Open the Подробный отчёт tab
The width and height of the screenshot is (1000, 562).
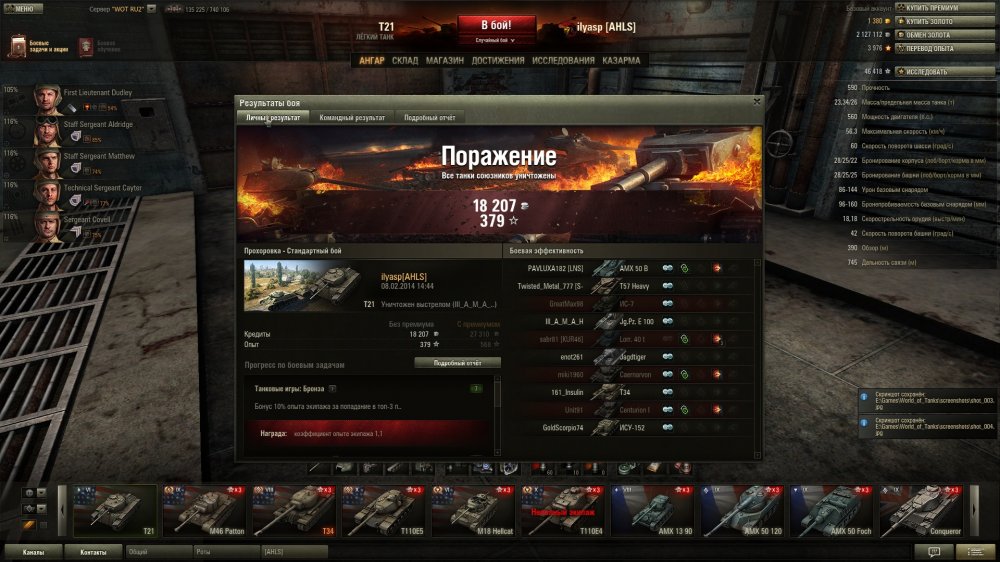click(430, 118)
